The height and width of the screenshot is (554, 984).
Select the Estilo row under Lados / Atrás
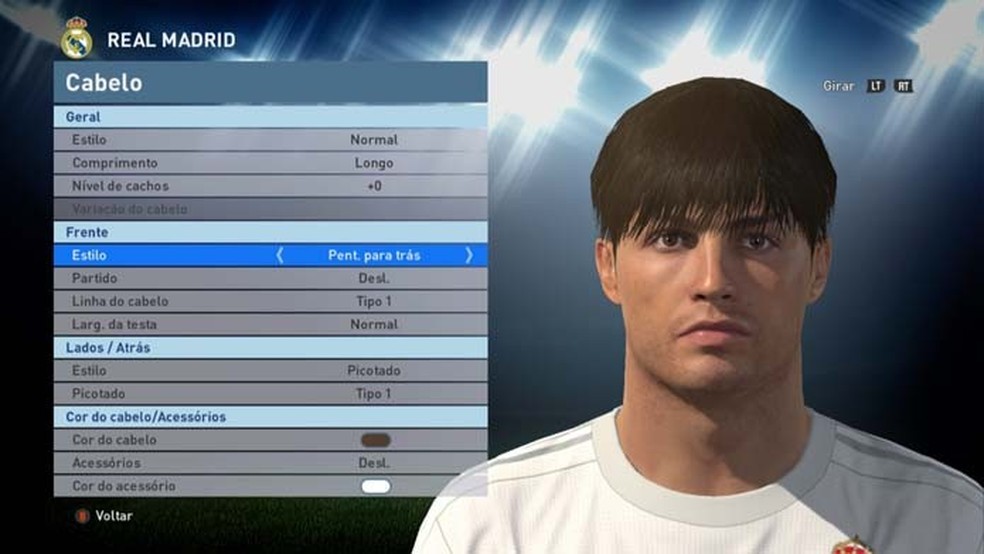tap(270, 371)
